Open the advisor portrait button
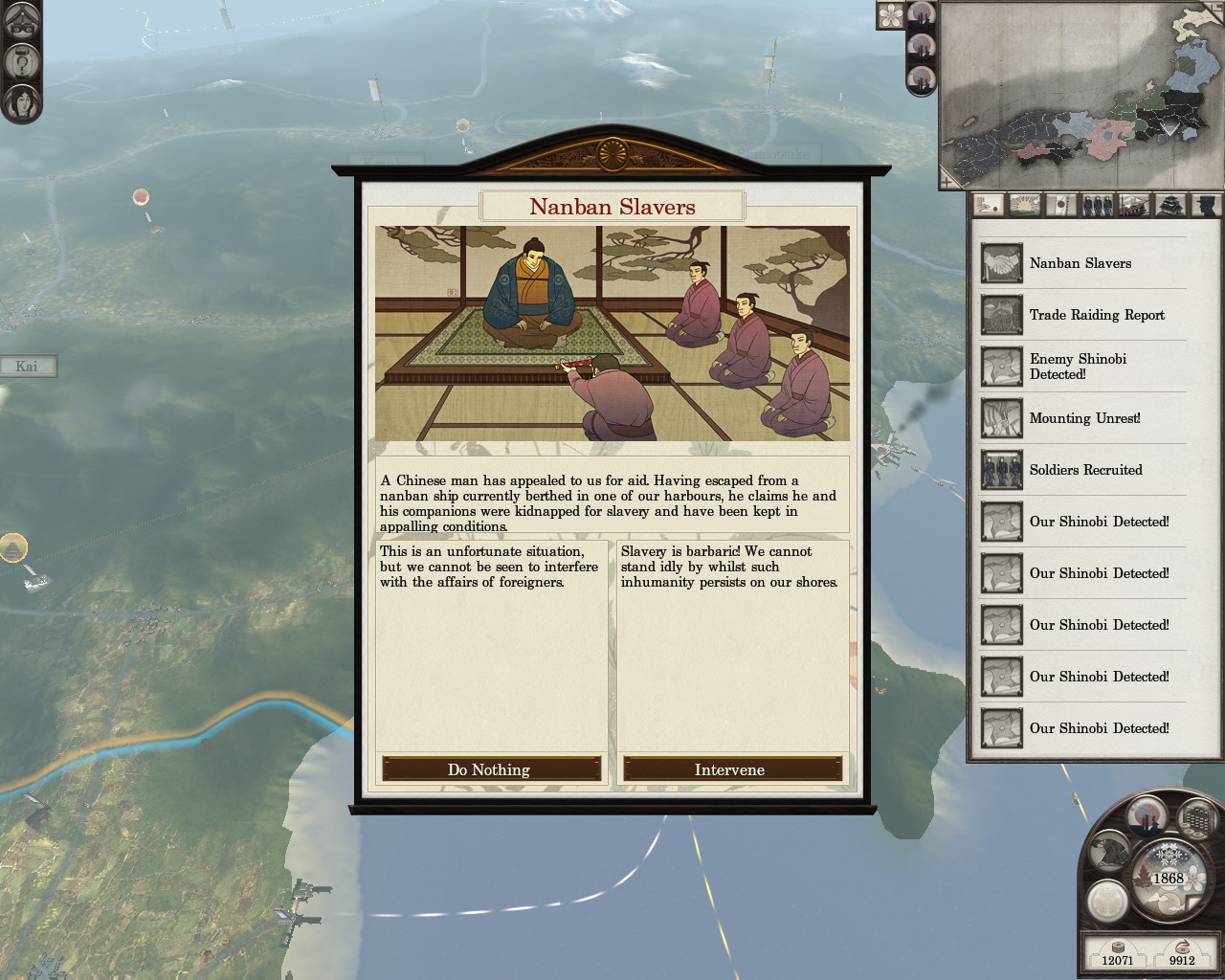 tap(21, 101)
